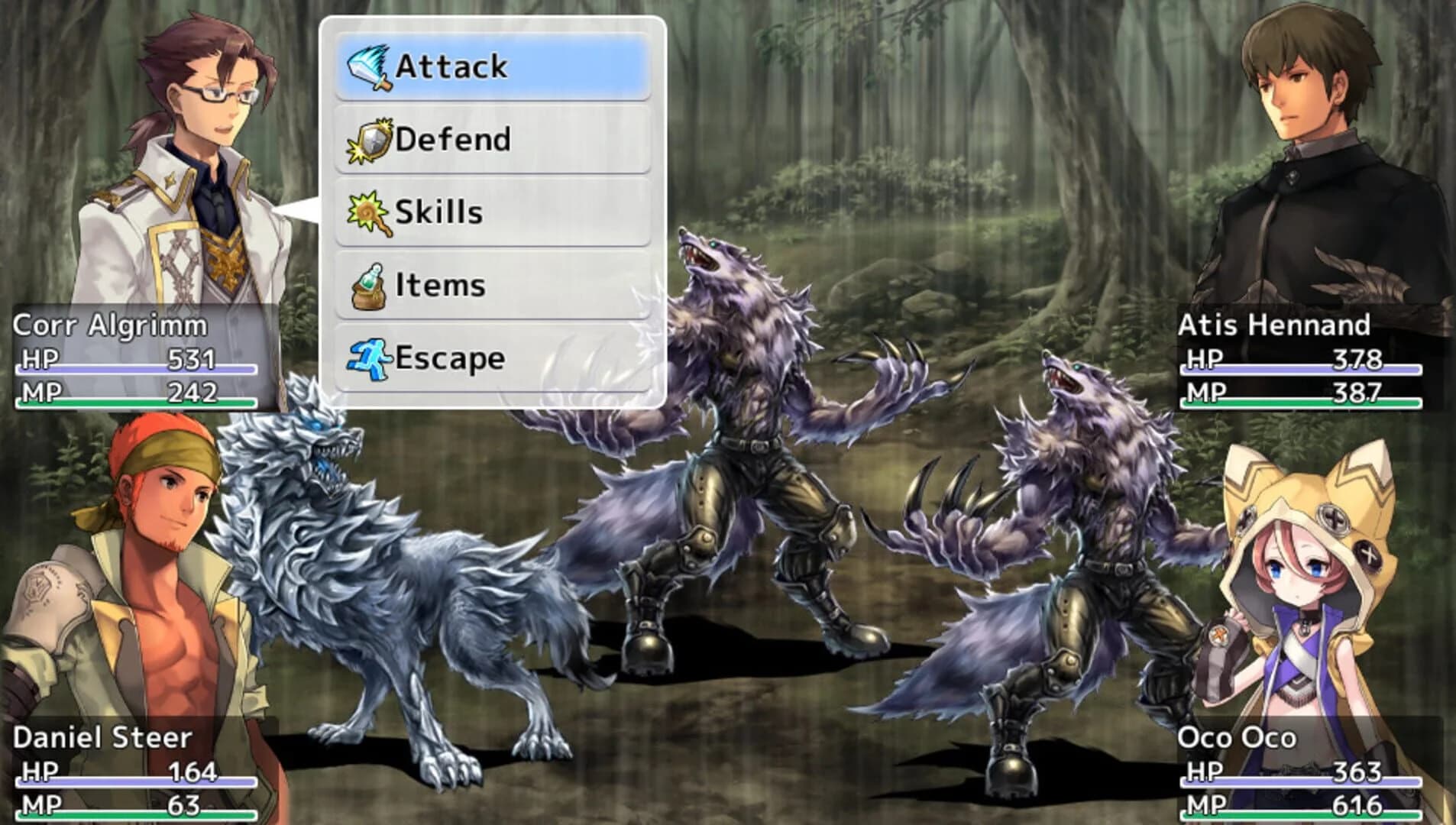Select the highlighted Attack command
The height and width of the screenshot is (825, 1456).
pyautogui.click(x=451, y=67)
